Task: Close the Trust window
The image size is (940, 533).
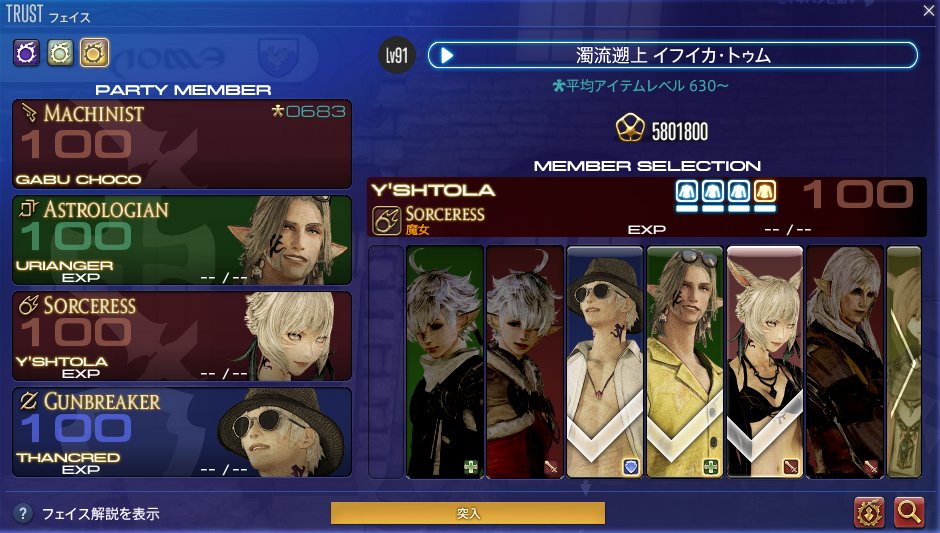Action: pos(927,11)
